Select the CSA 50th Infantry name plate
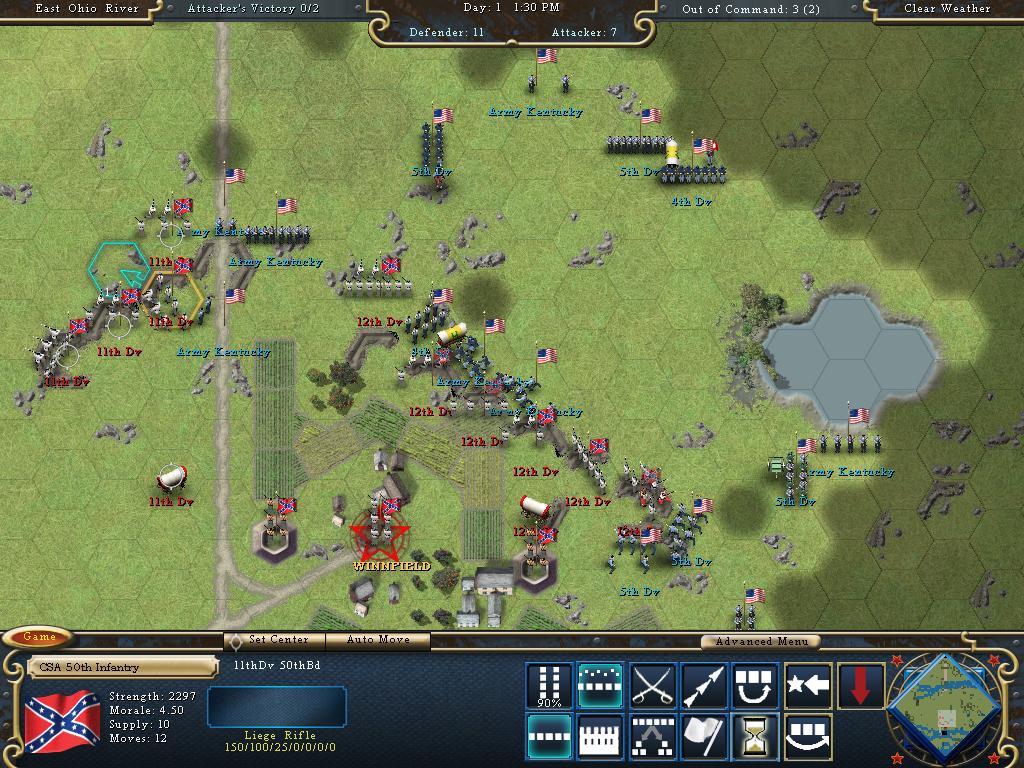Screen dimensions: 1024x768 pyautogui.click(x=122, y=667)
